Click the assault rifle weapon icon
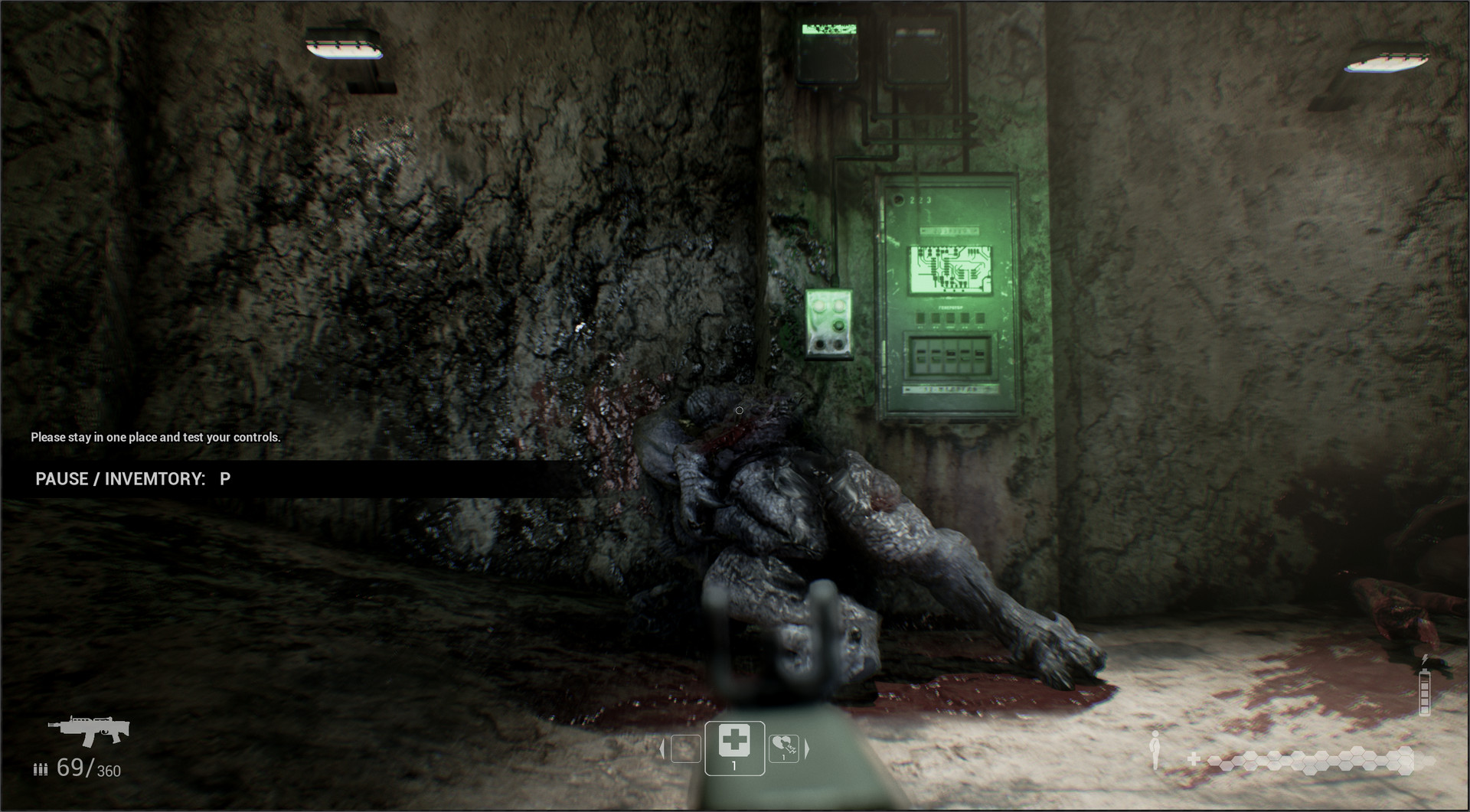 coord(89,730)
